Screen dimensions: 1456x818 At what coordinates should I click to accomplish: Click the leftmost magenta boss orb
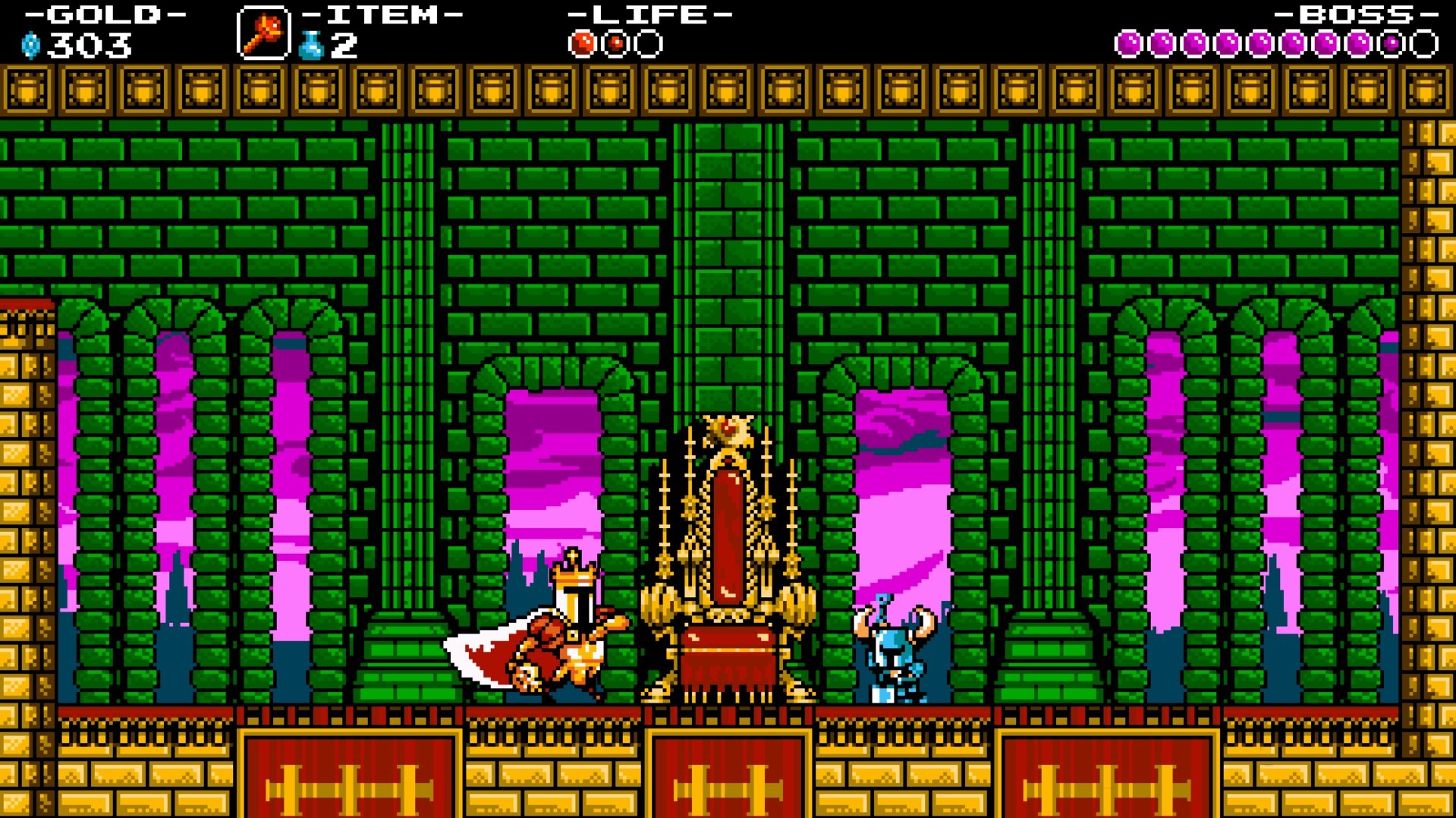[1127, 43]
